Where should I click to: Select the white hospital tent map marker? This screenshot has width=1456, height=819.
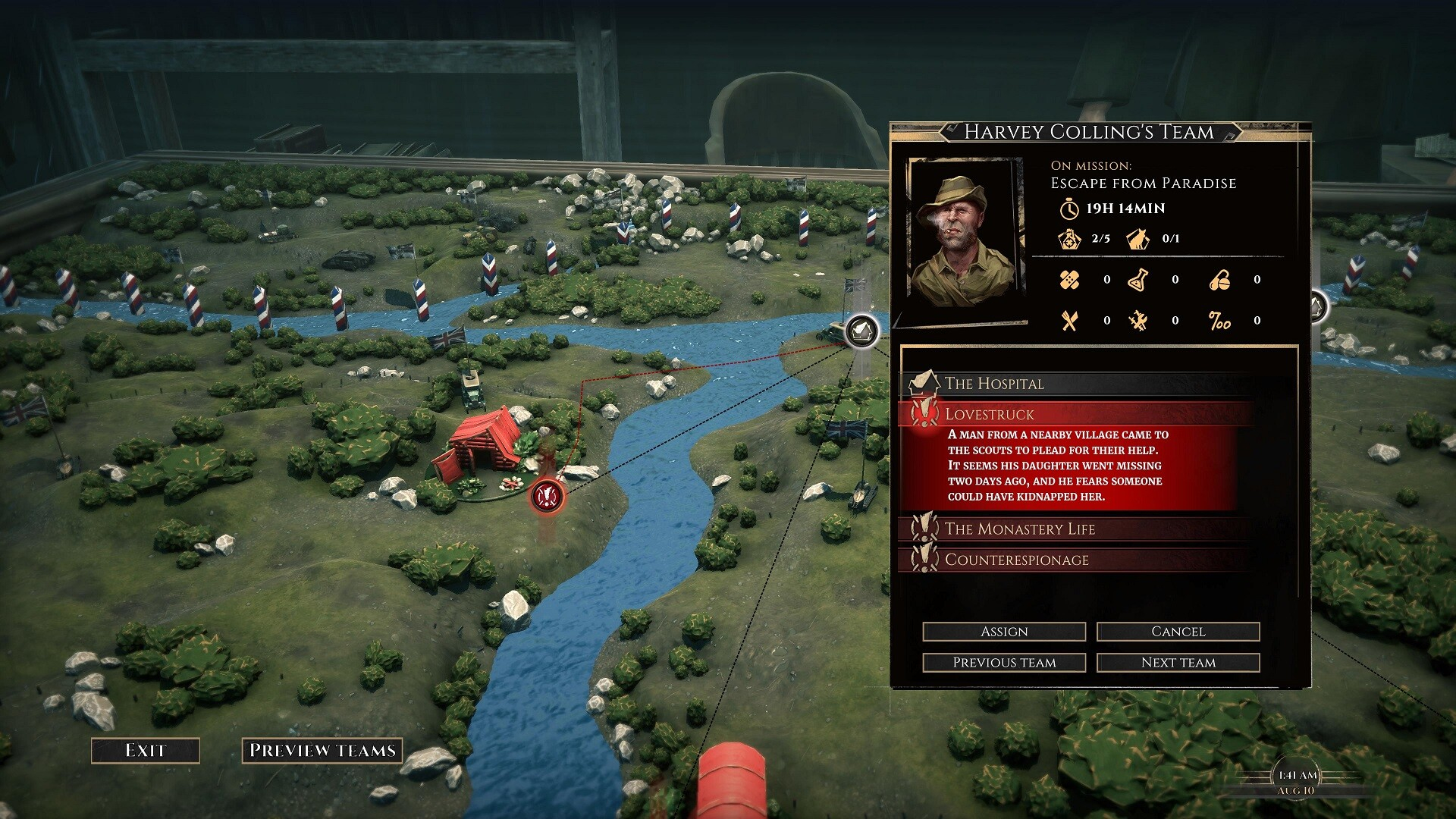pyautogui.click(x=861, y=331)
